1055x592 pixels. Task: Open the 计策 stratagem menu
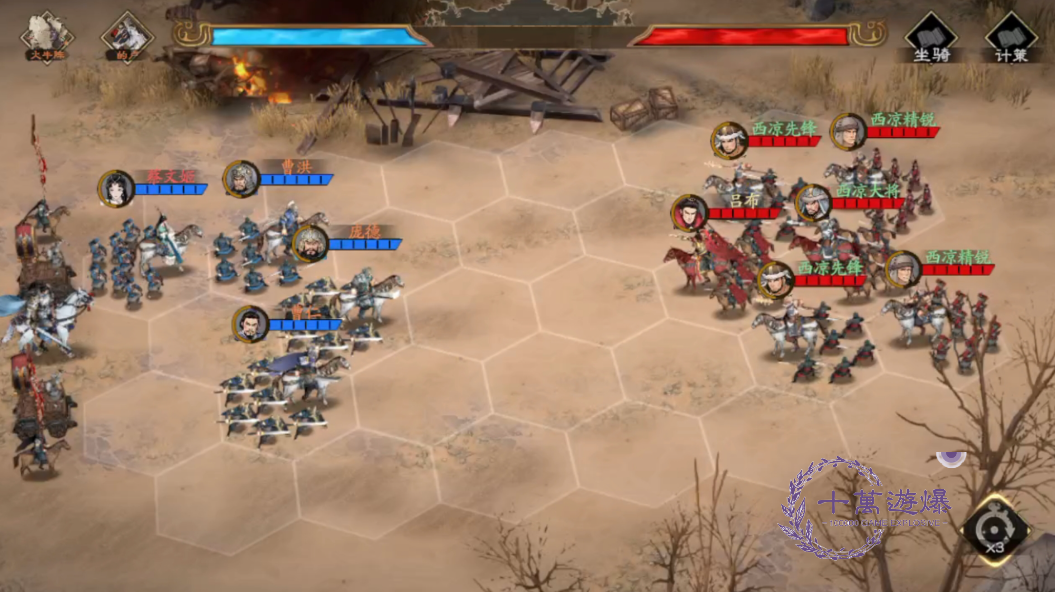pos(1011,37)
